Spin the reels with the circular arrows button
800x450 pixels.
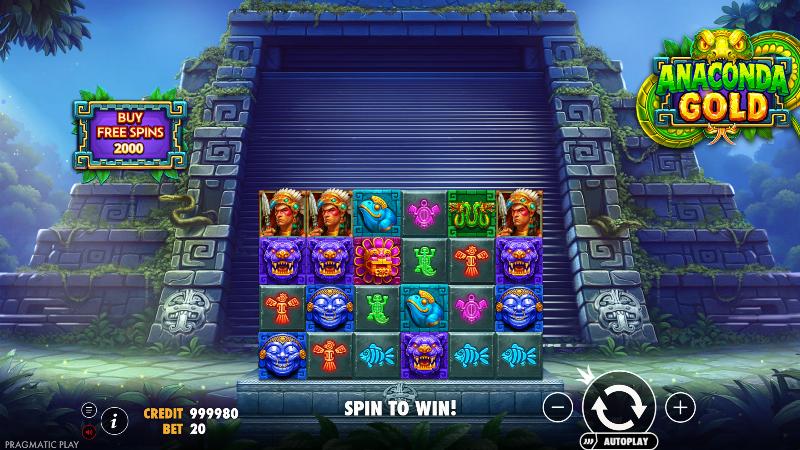[618, 407]
